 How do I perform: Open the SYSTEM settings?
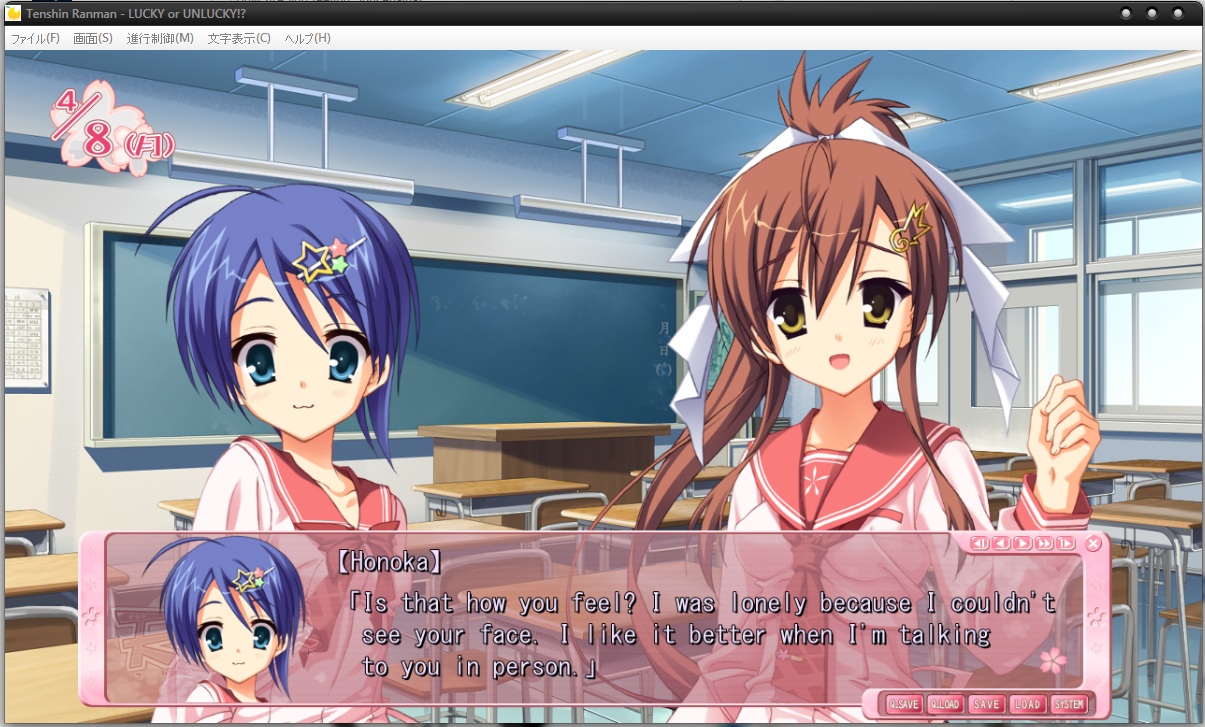pyautogui.click(x=1068, y=704)
